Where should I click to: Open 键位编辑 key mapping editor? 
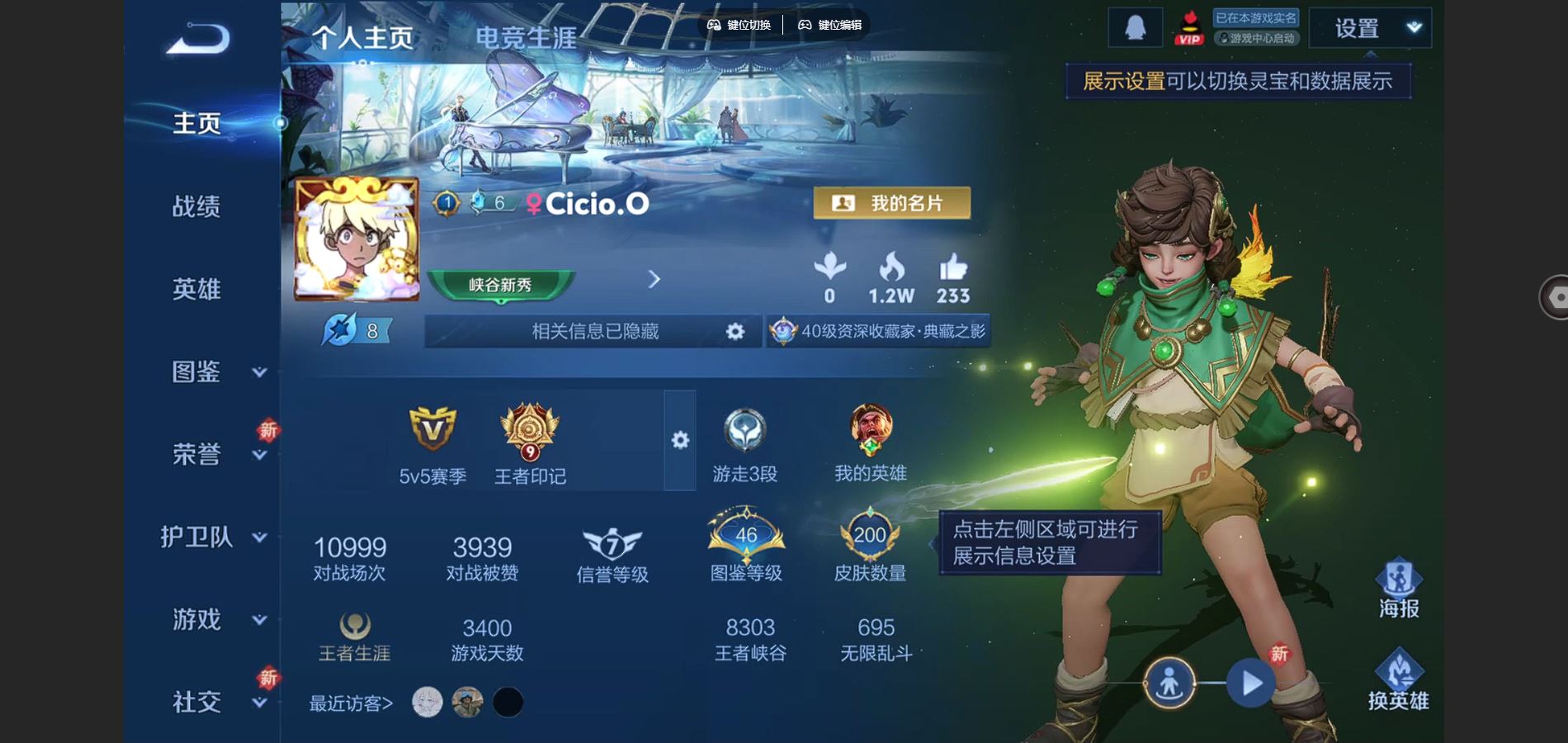point(830,25)
